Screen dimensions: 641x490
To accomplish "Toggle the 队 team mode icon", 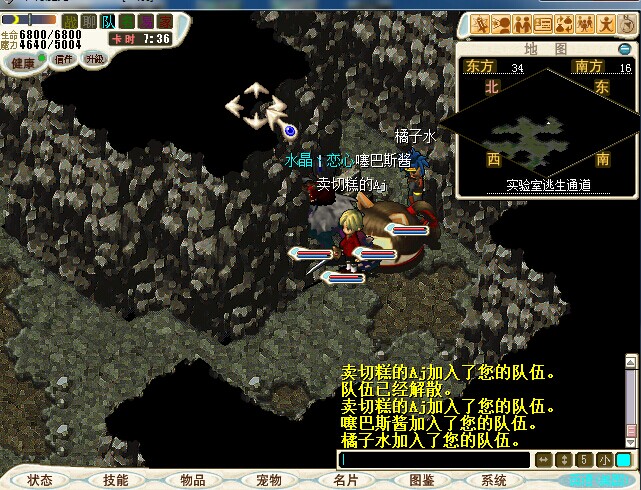I will tap(108, 21).
